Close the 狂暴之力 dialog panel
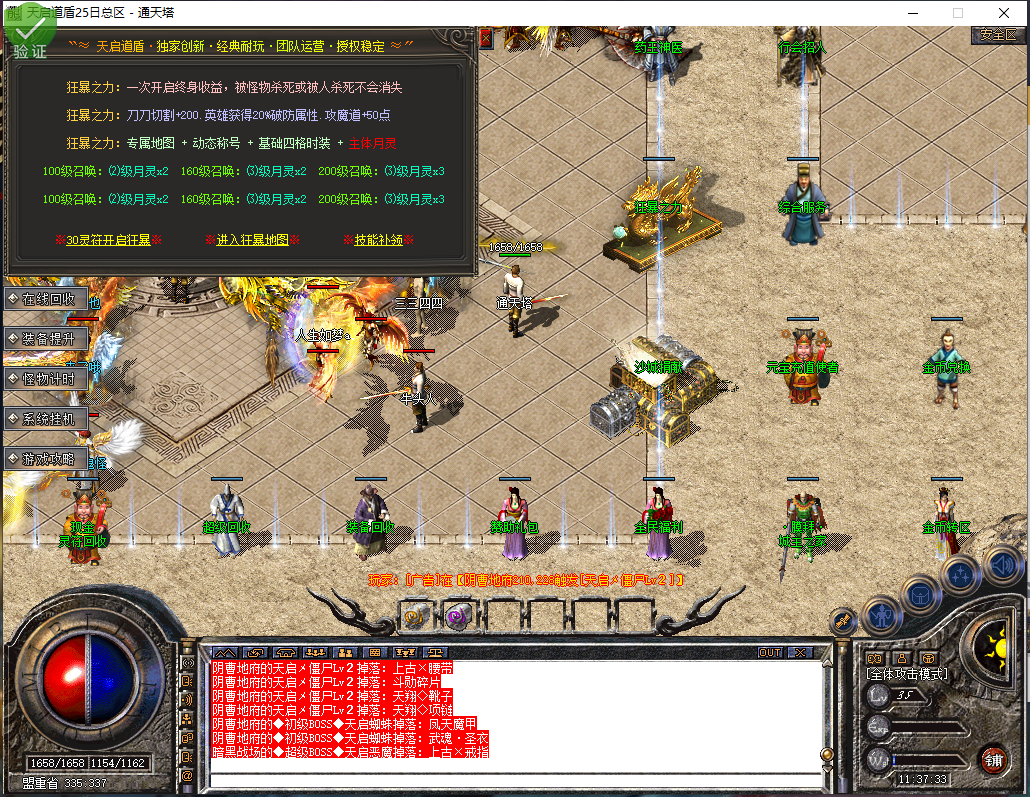This screenshot has width=1030, height=797. [x=486, y=38]
